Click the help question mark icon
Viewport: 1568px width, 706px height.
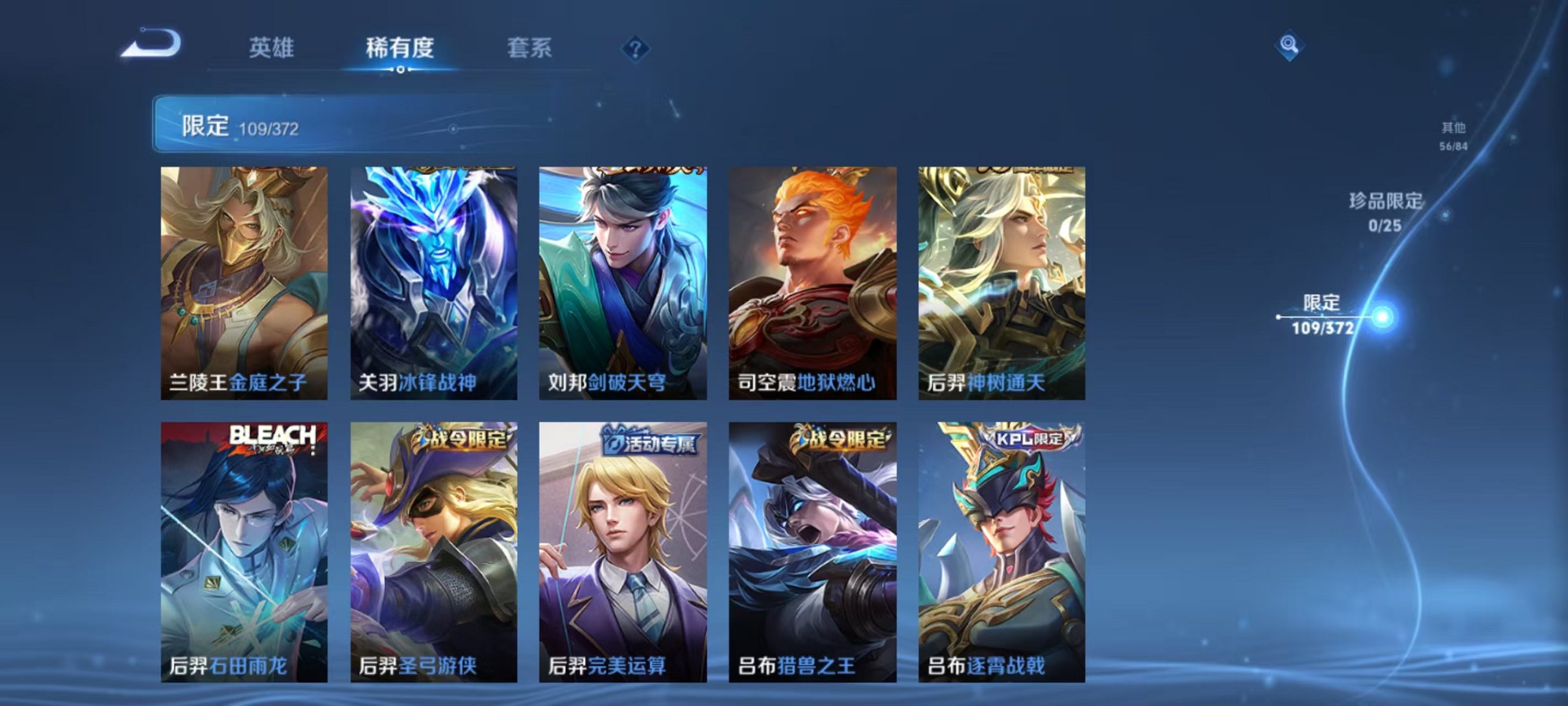coord(637,49)
